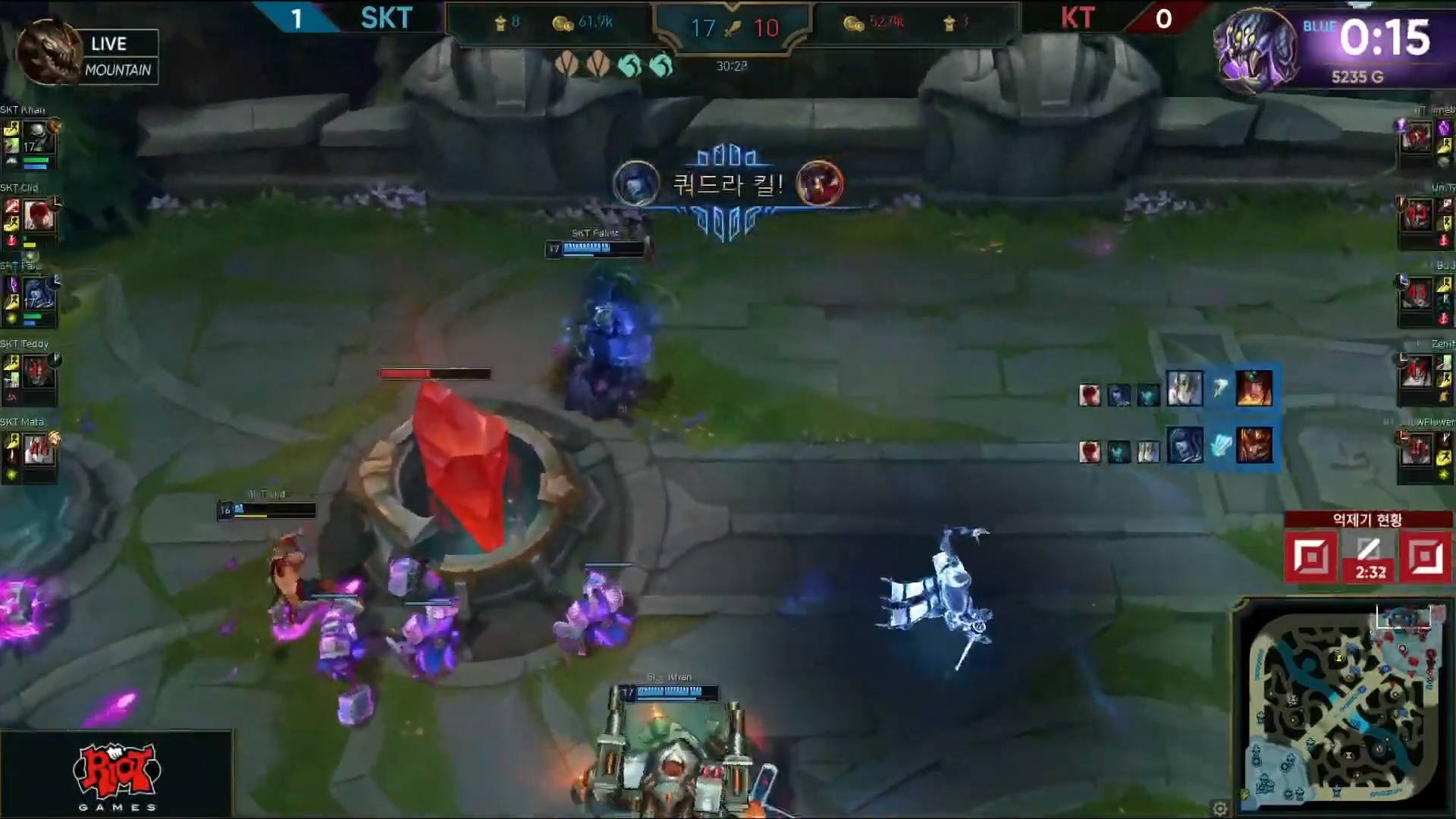Toggle the left red inhibitor status indicator
Image resolution: width=1456 pixels, height=819 pixels.
[x=1311, y=554]
